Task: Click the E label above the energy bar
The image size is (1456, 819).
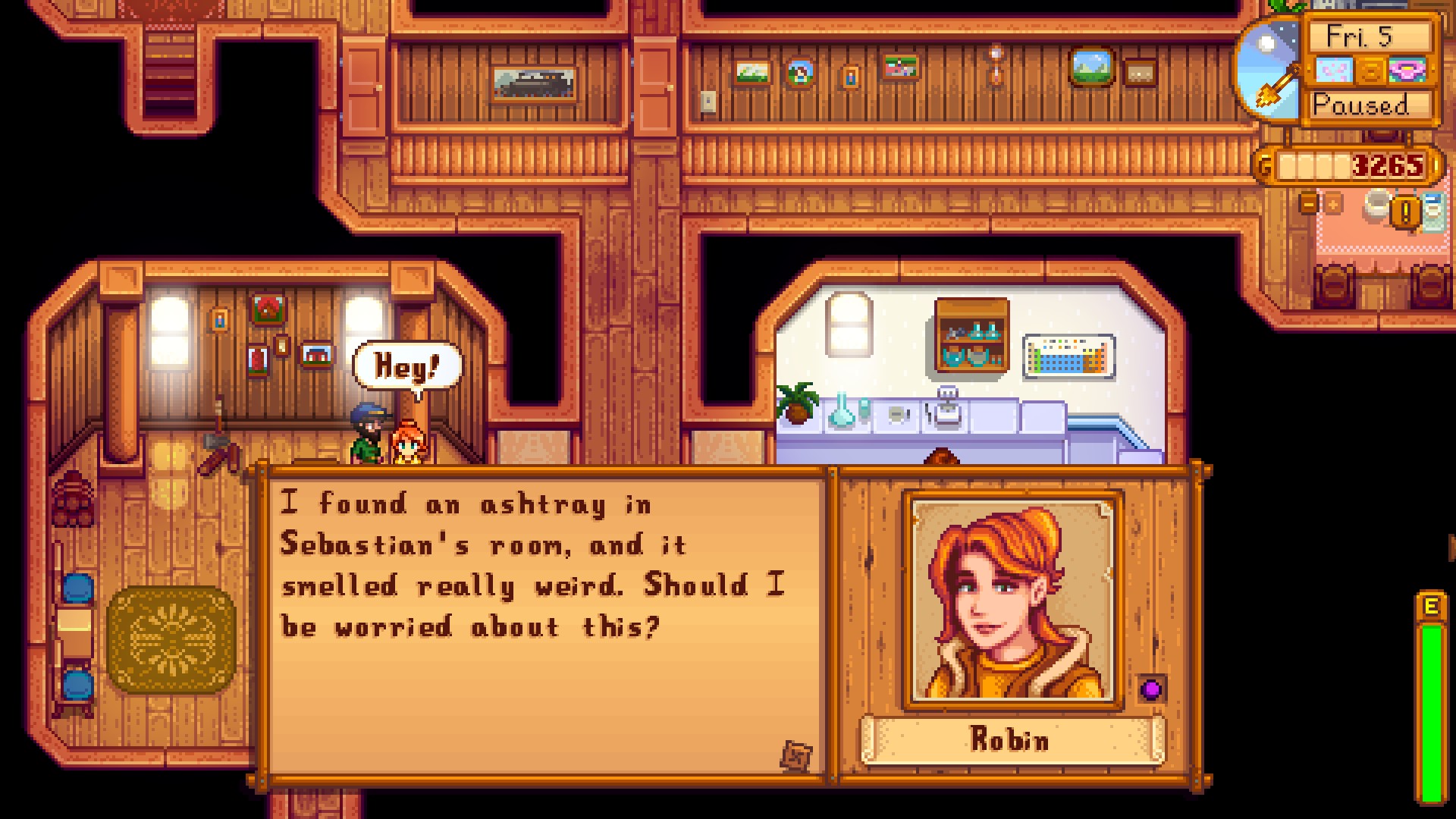Action: (1432, 606)
